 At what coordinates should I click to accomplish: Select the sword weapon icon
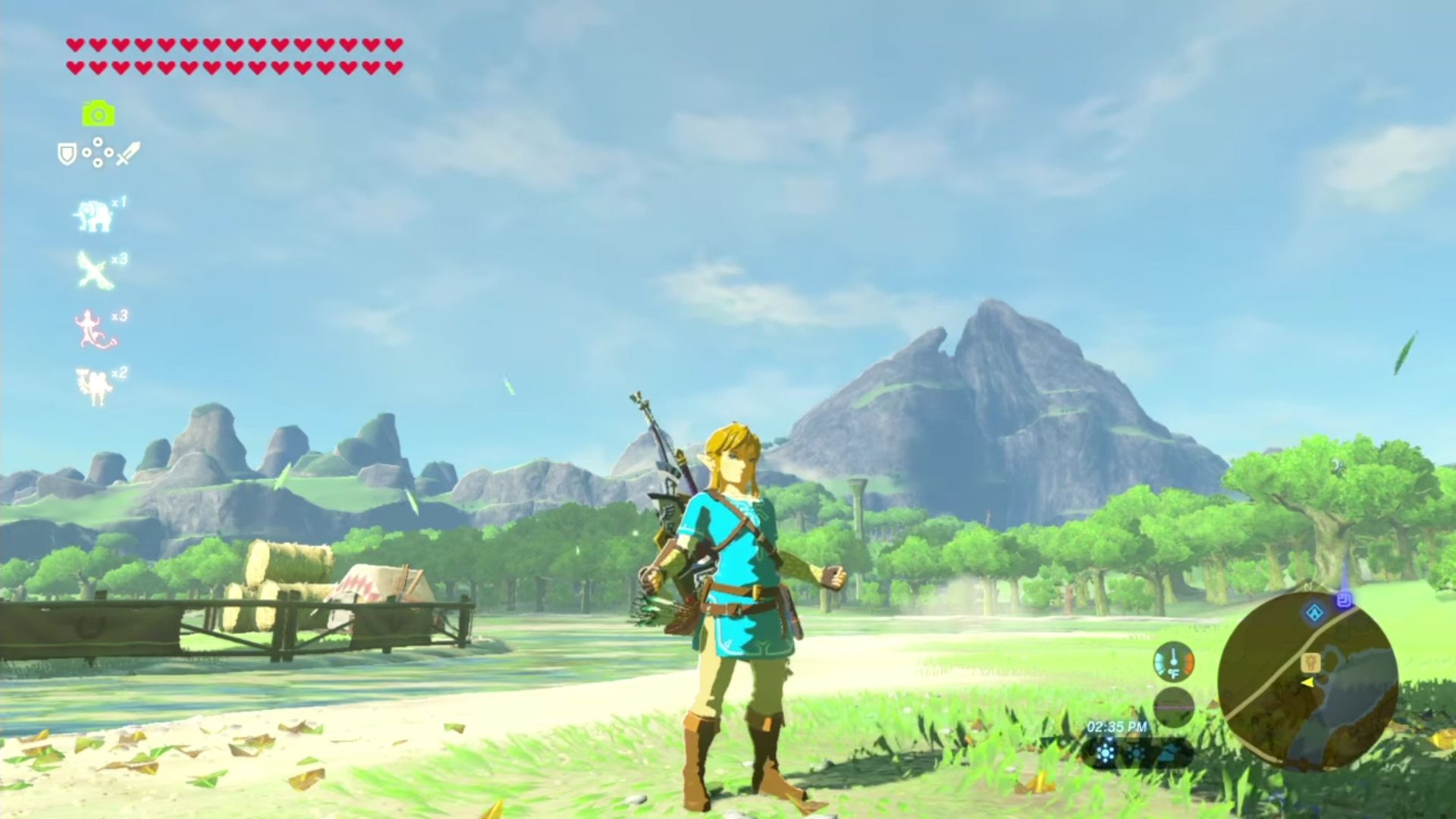pyautogui.click(x=127, y=155)
